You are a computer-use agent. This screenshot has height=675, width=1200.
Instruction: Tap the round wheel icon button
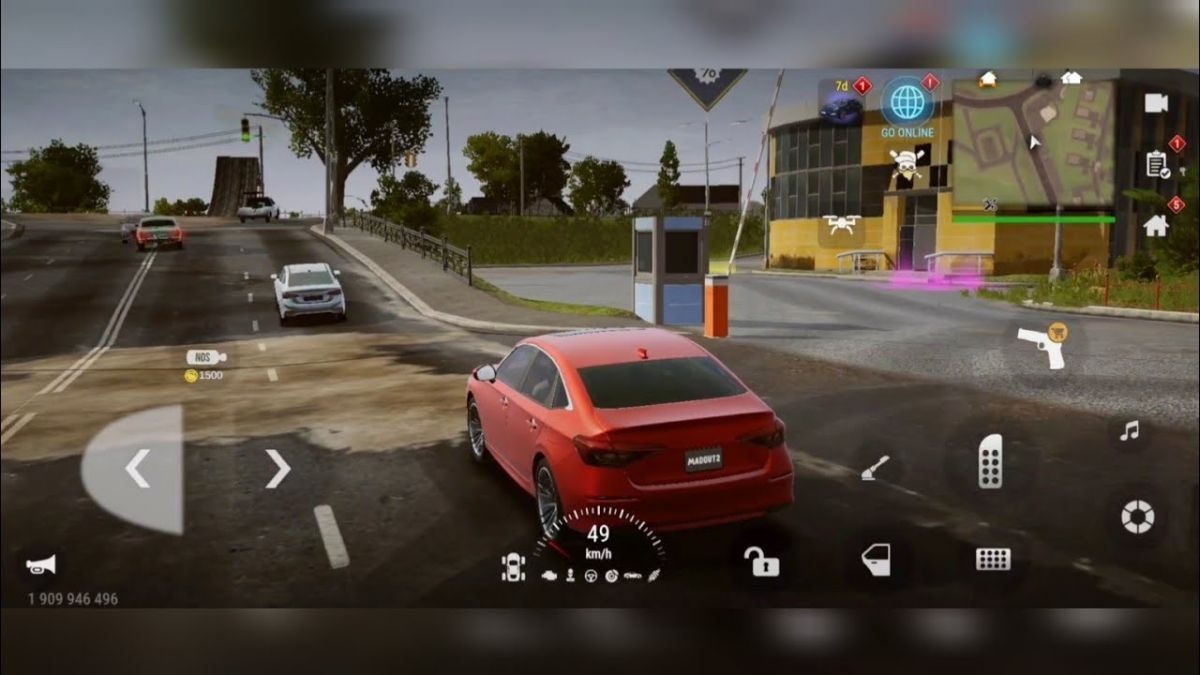tap(1137, 516)
